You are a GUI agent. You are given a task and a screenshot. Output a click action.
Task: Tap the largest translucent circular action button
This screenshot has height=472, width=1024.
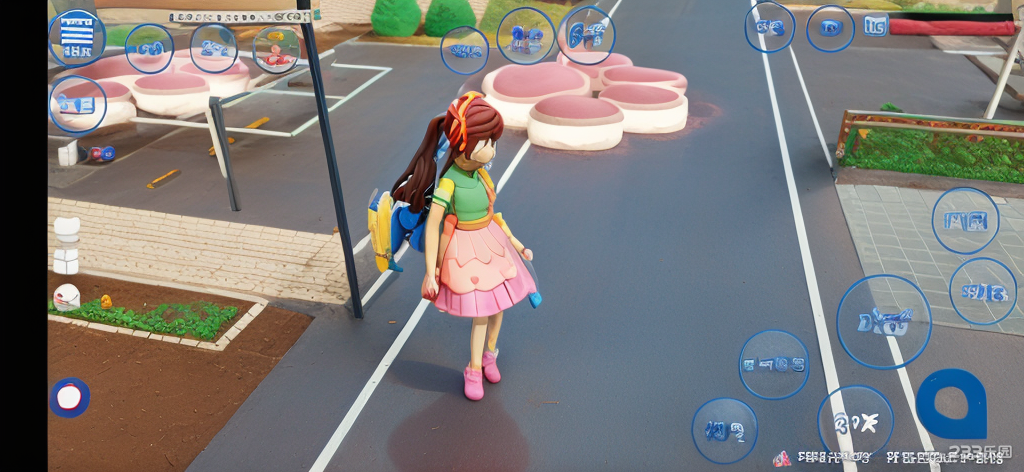[883, 322]
